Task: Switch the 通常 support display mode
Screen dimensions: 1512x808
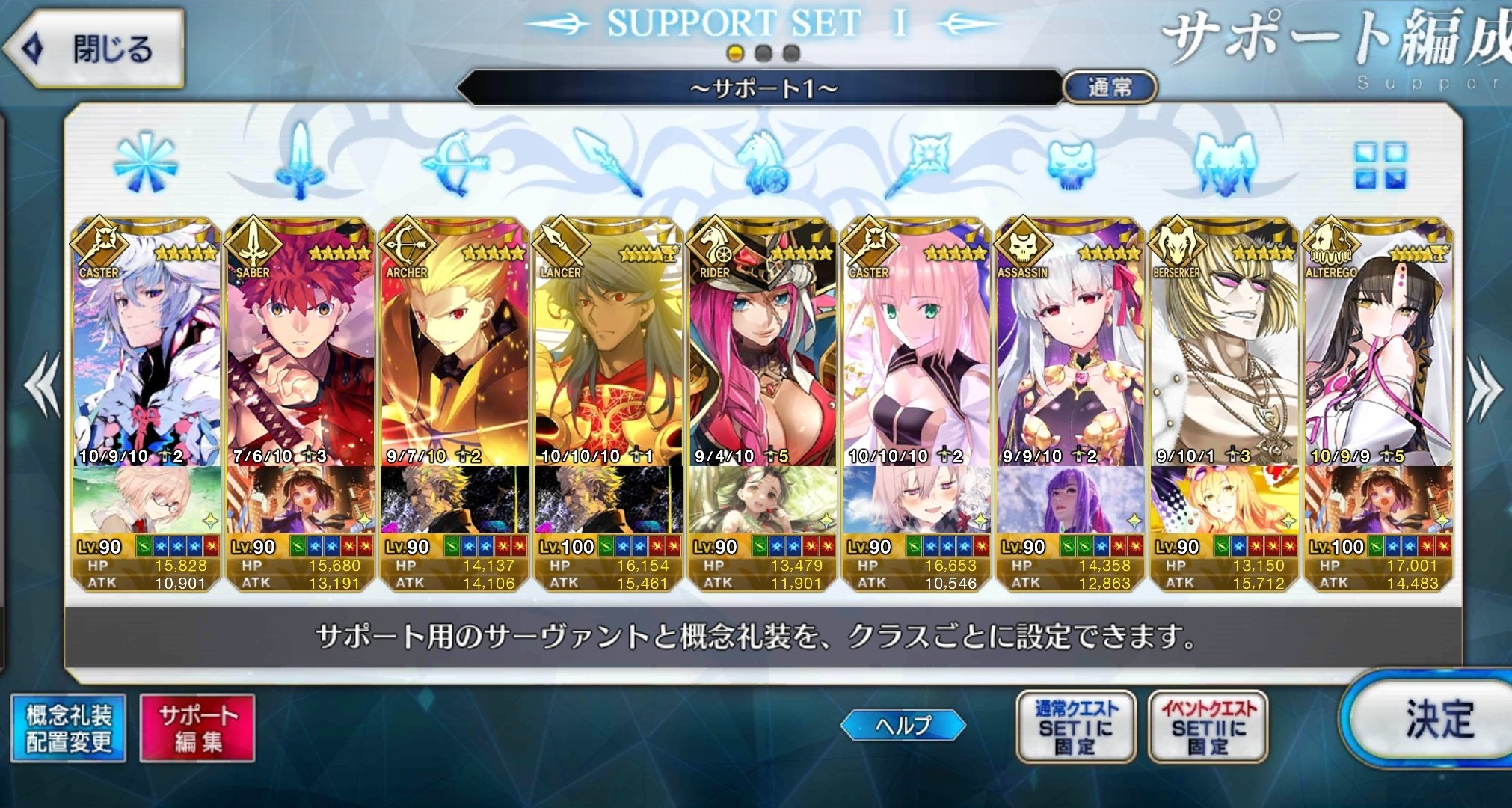Action: tap(1112, 87)
